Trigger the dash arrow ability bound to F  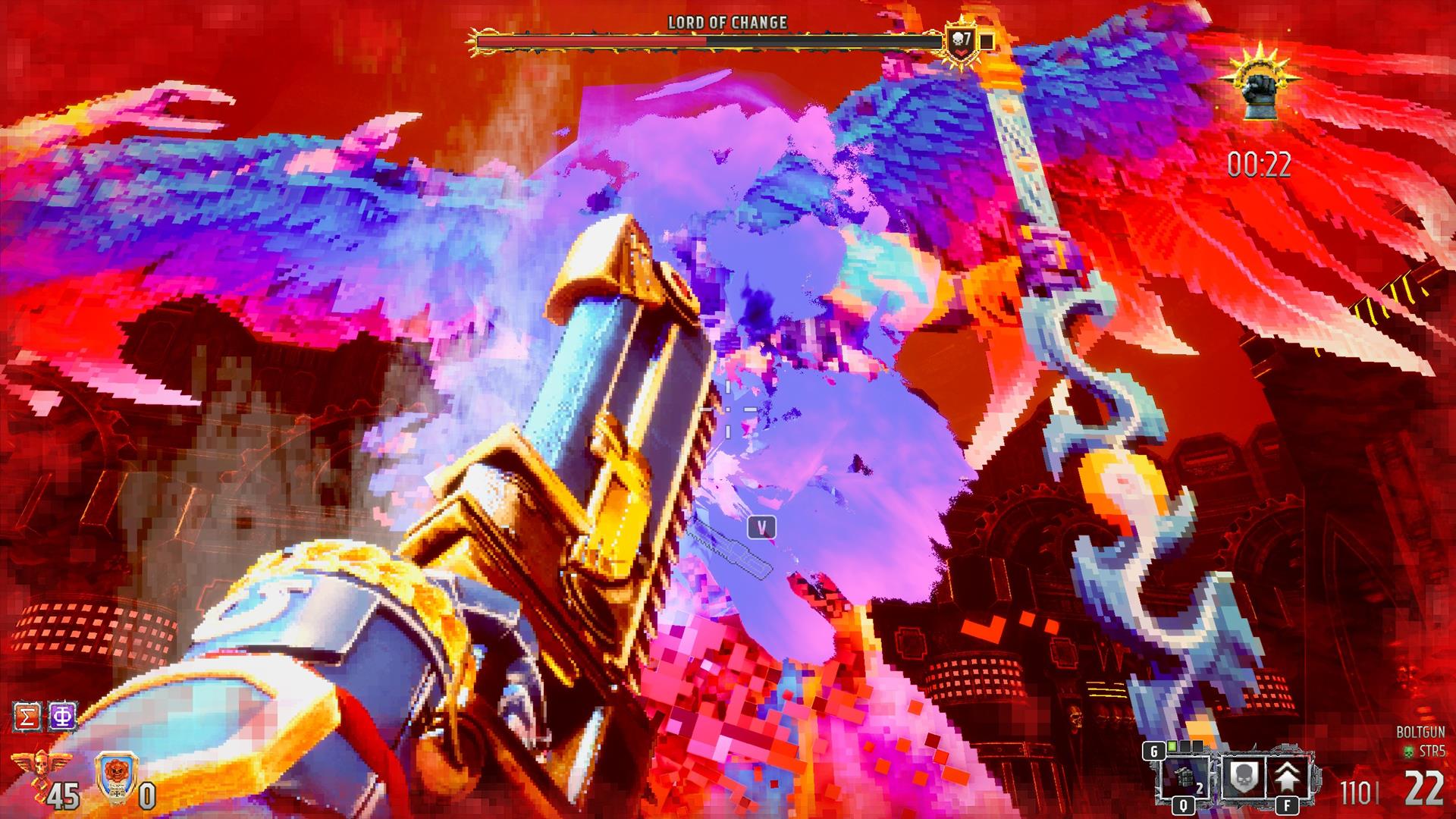1288,777
